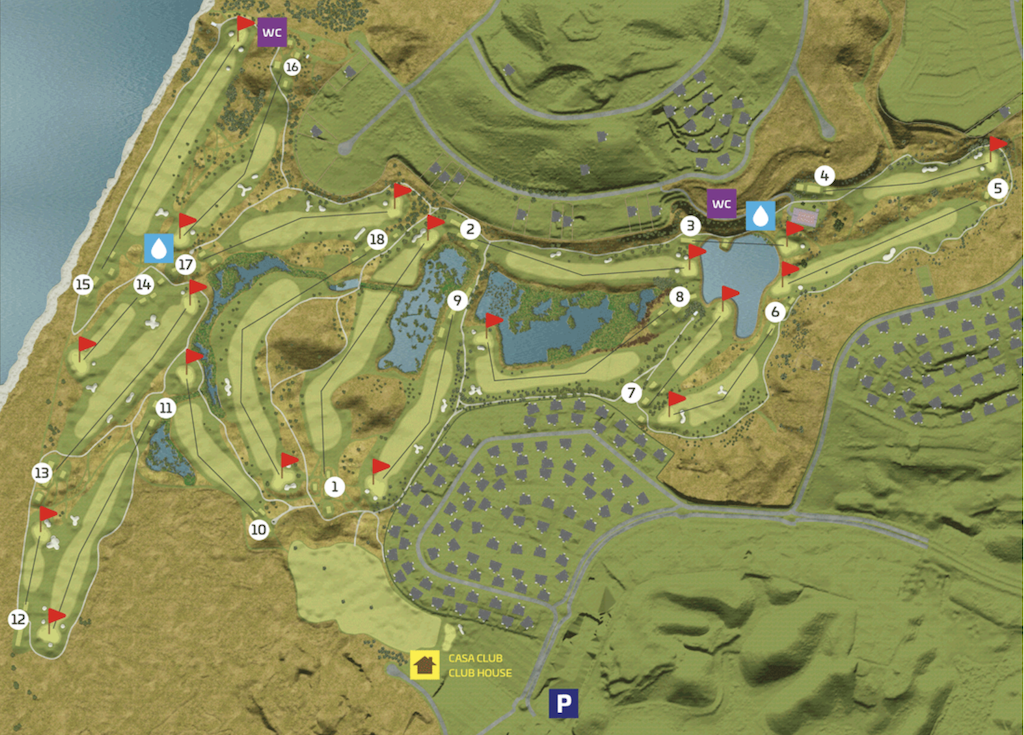Click the hole 9 marker

(458, 300)
